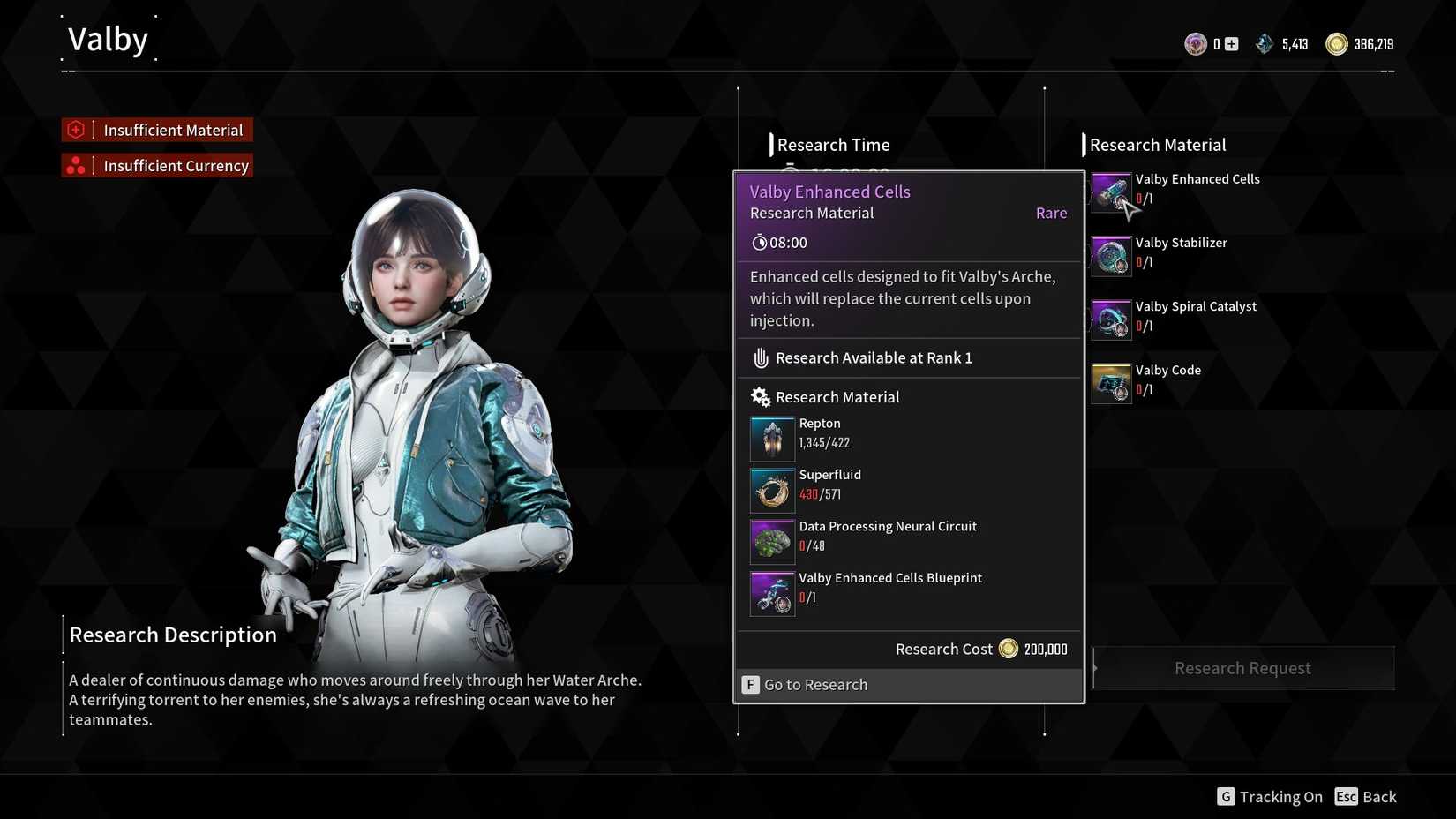
Task: Select the Repton material icon
Action: click(x=771, y=437)
